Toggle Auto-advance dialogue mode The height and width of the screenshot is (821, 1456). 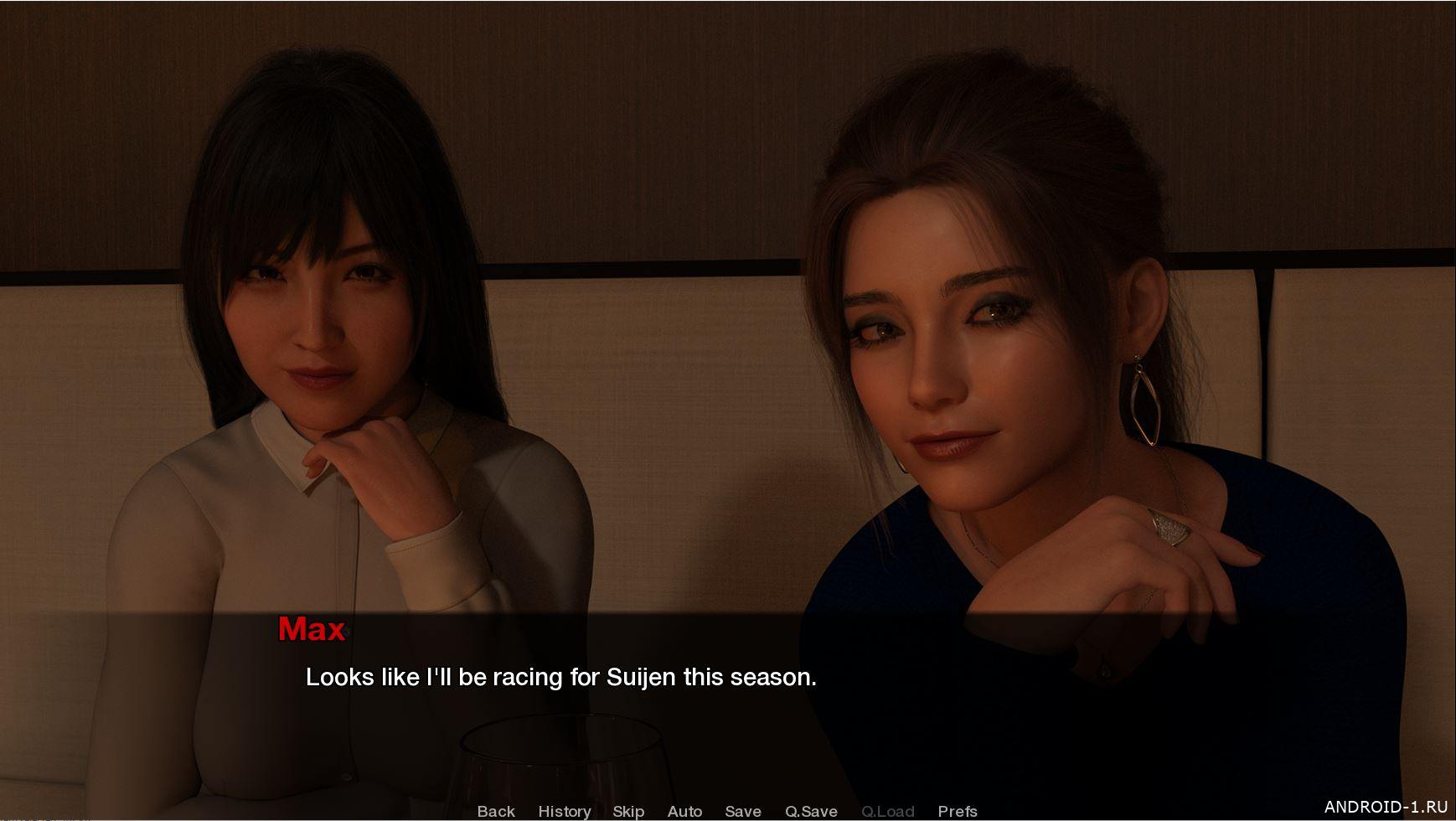(x=684, y=811)
